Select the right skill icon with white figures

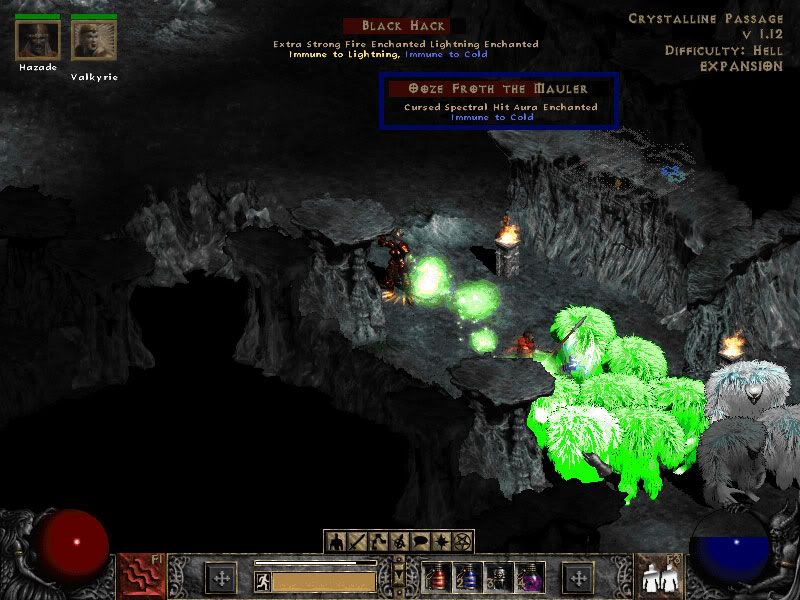pos(659,577)
